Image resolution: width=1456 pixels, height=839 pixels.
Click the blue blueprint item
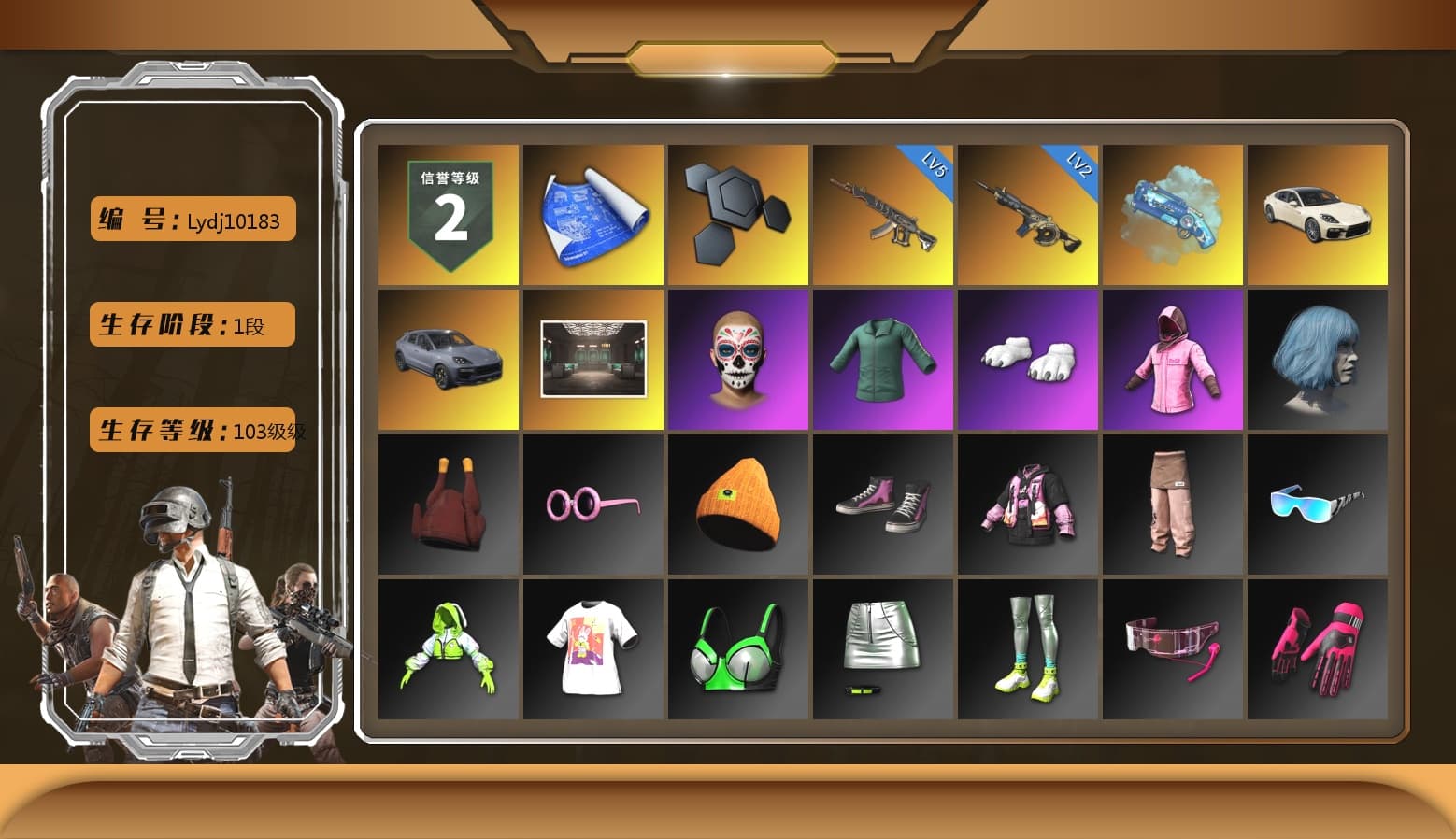(592, 213)
